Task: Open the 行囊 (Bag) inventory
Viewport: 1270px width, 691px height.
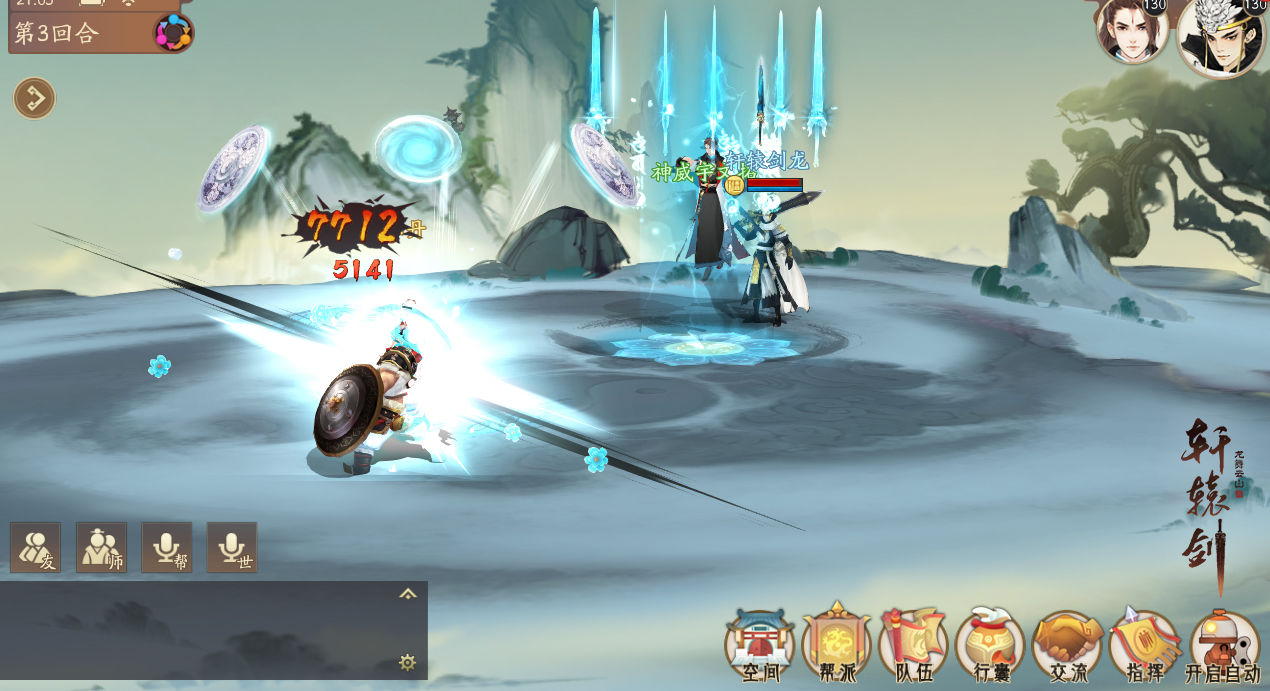Action: [990, 645]
